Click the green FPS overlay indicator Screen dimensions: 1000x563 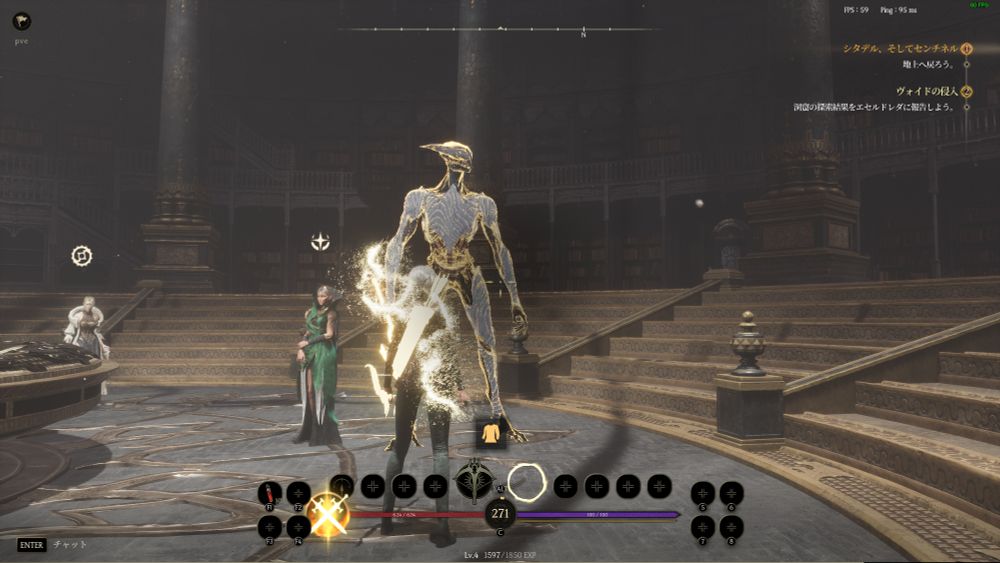tap(981, 6)
